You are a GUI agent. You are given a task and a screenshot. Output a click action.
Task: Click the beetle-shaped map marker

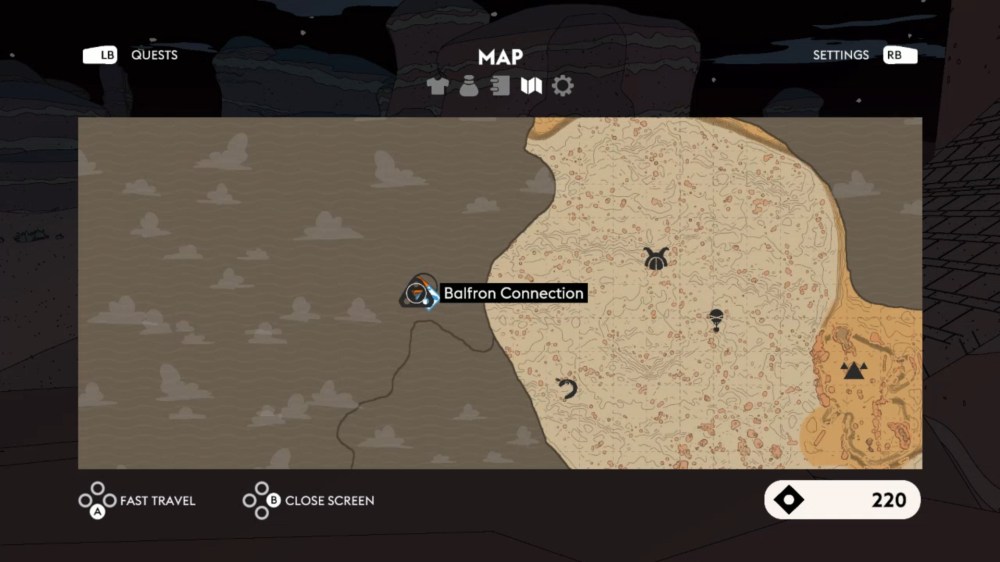tap(656, 258)
